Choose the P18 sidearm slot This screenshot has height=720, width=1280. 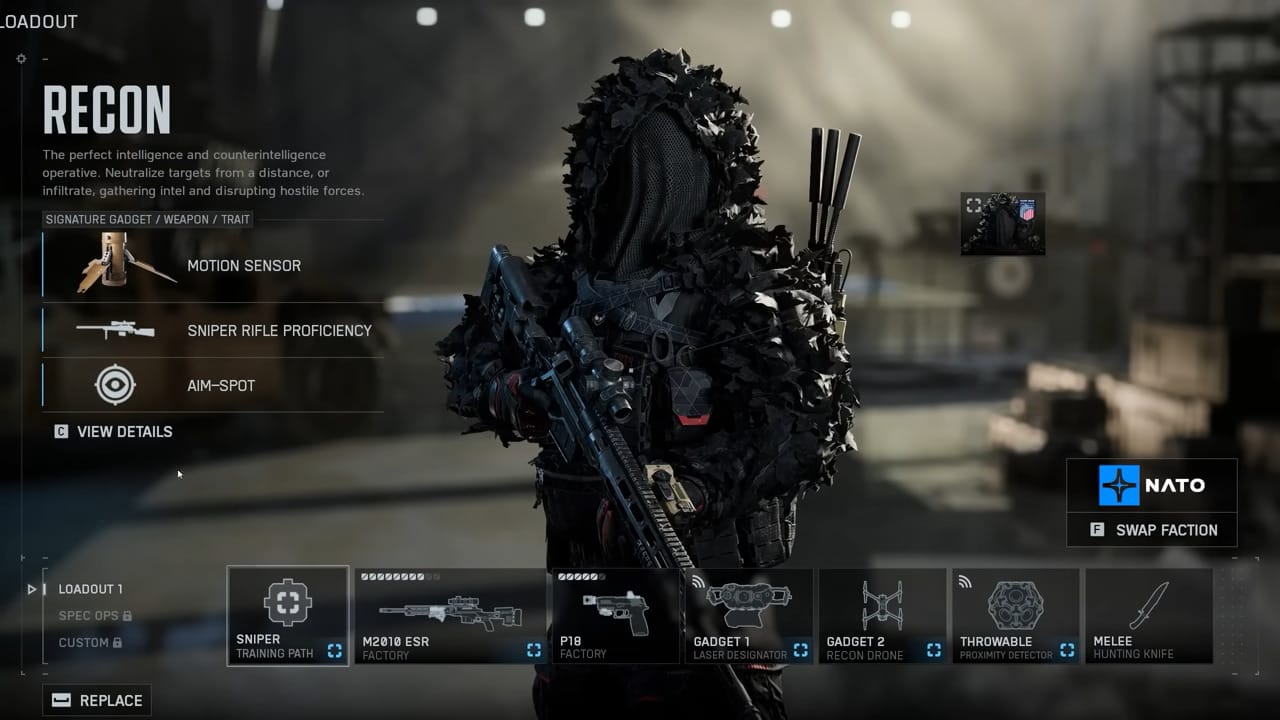click(616, 616)
